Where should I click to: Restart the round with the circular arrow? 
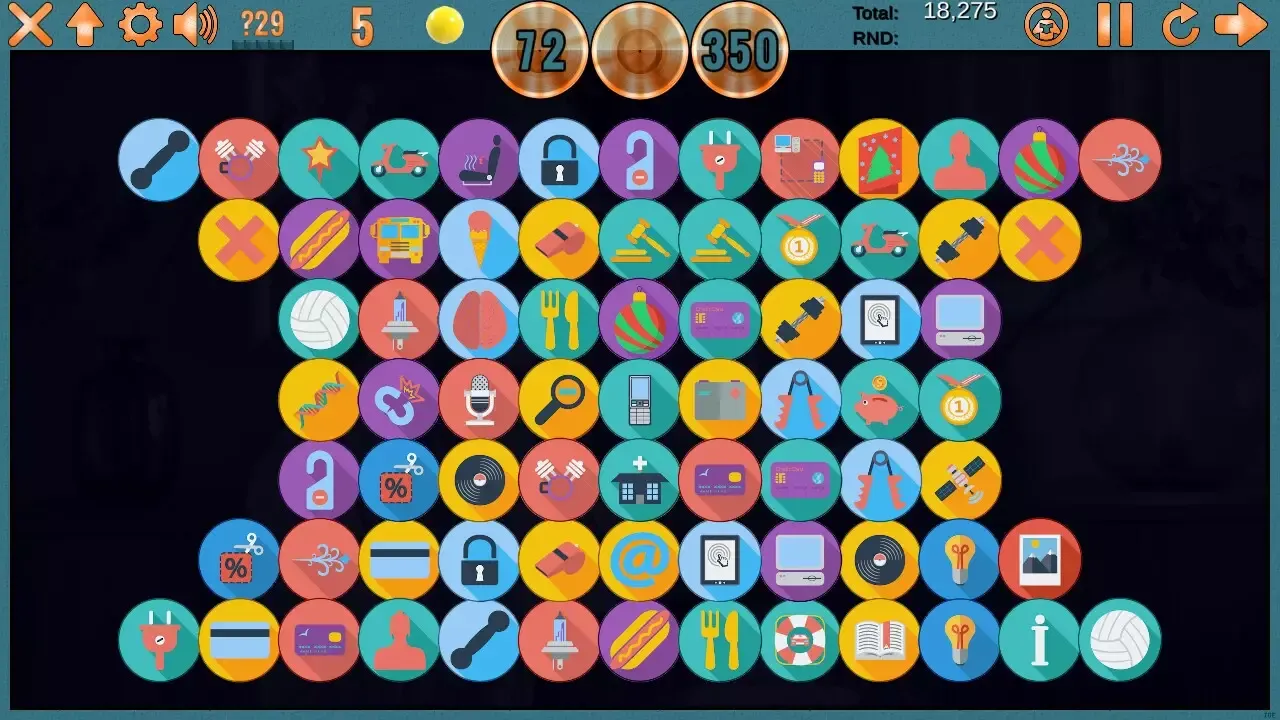pos(1180,25)
